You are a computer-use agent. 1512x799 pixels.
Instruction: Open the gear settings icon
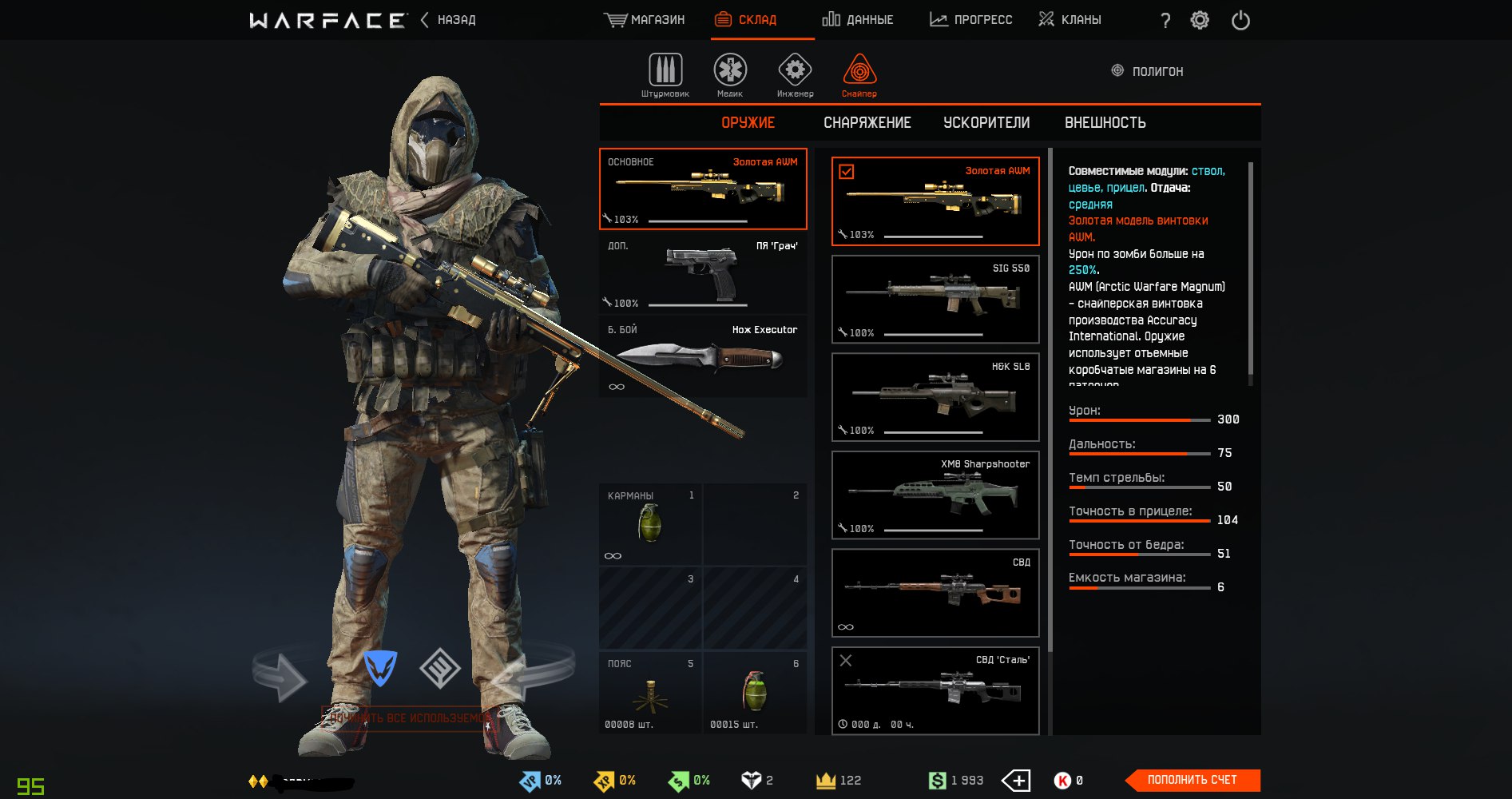[1200, 20]
